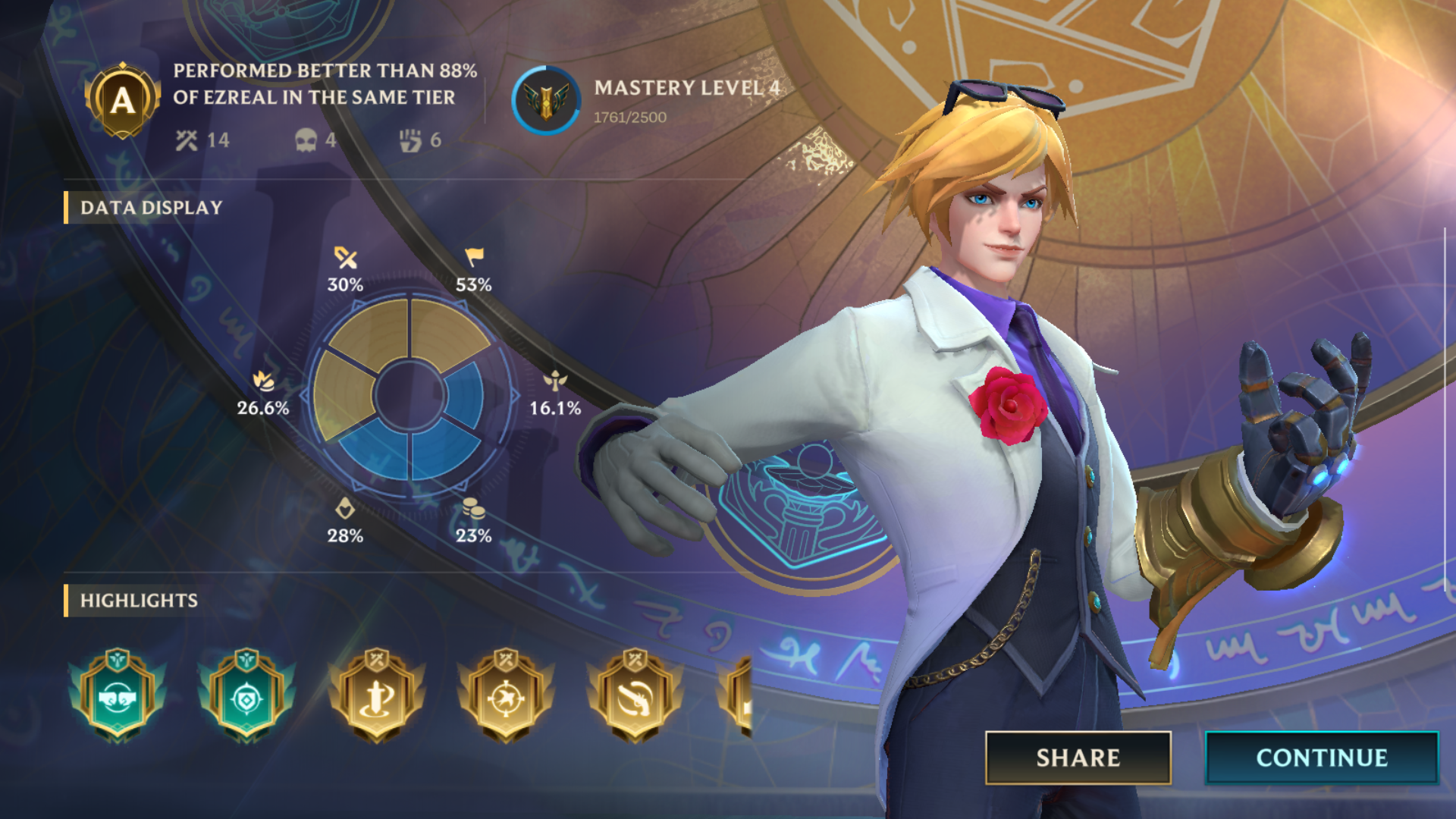The width and height of the screenshot is (1456, 819).
Task: Open the Mastery Level 4 emblem
Action: click(x=546, y=101)
